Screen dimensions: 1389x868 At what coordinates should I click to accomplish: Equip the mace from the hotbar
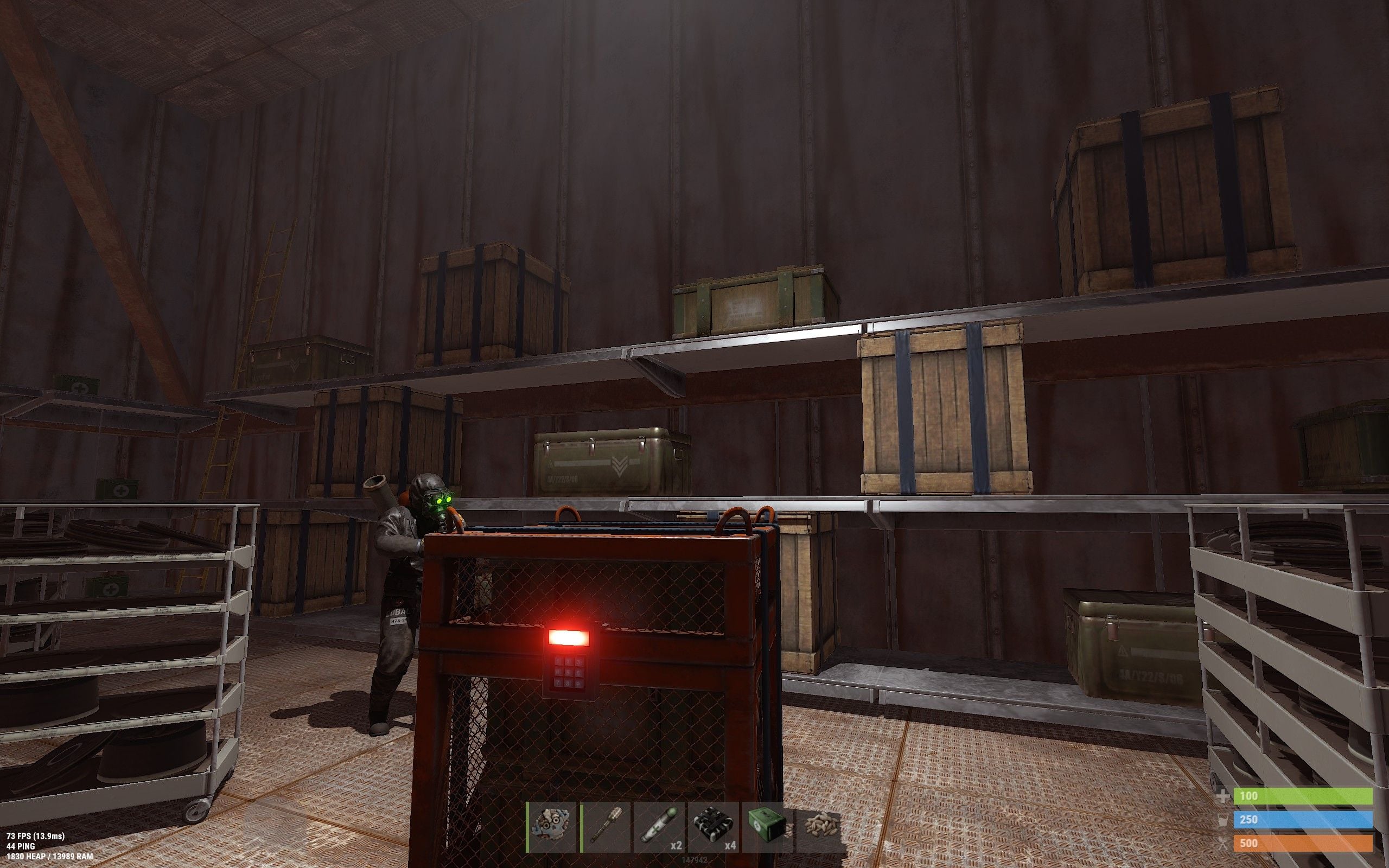(x=606, y=827)
